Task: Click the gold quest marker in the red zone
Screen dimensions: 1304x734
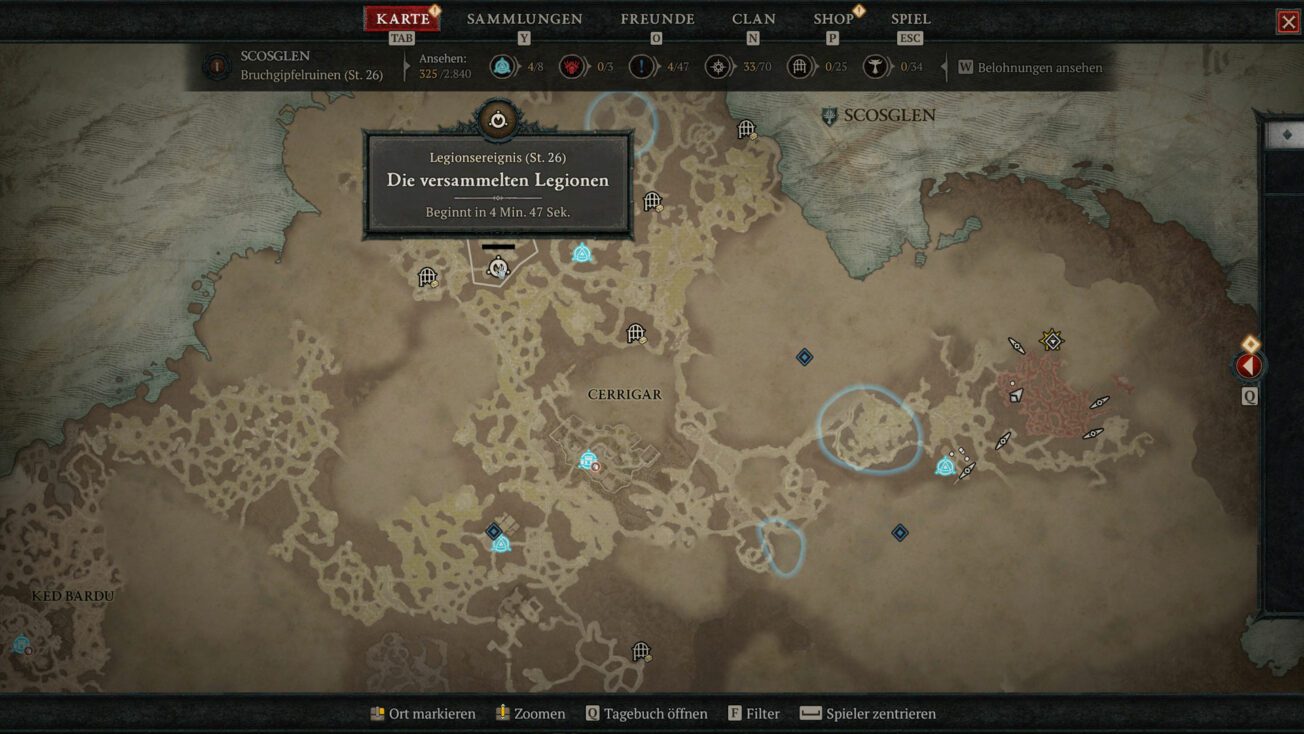Action: click(1052, 341)
